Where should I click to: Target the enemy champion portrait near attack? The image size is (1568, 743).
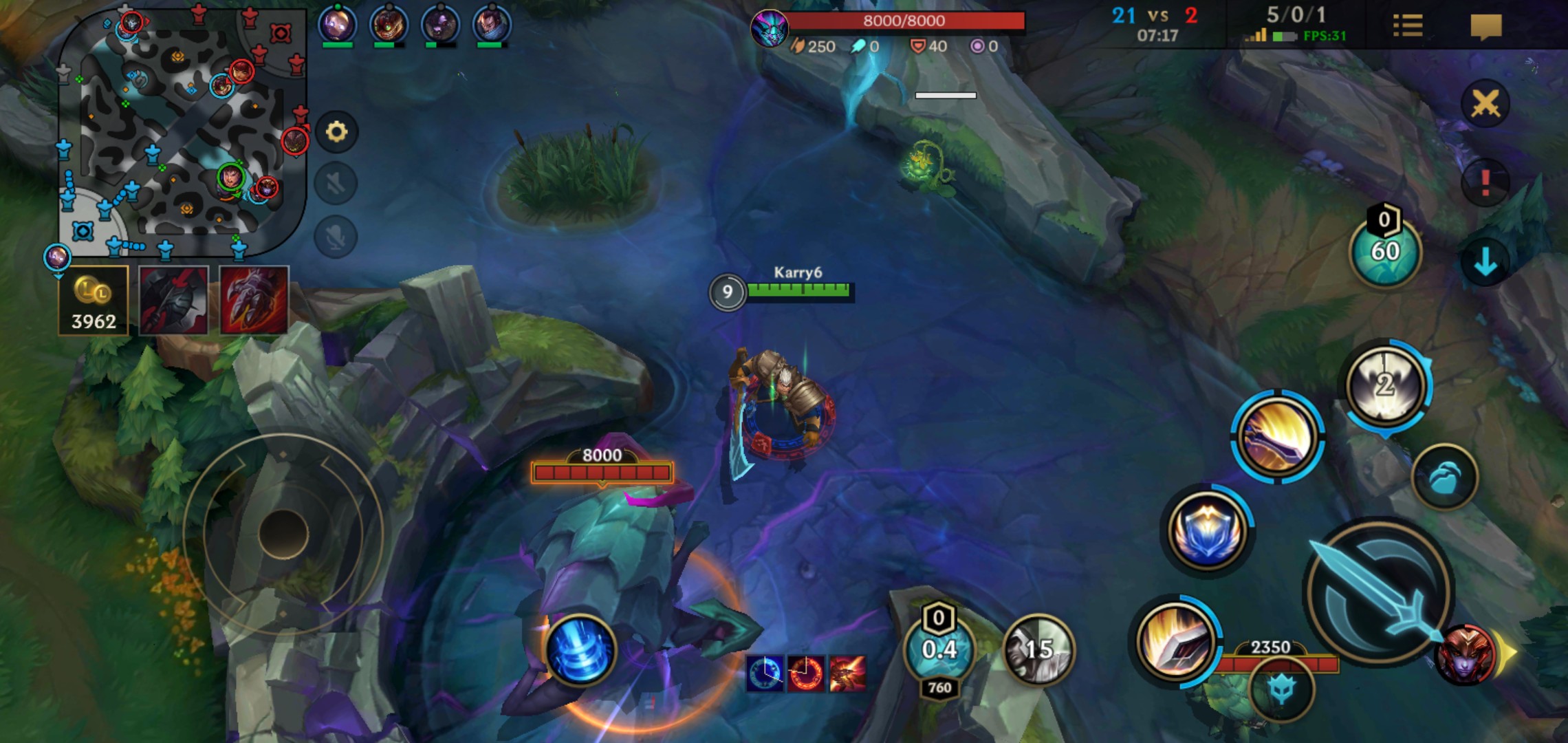click(1466, 656)
